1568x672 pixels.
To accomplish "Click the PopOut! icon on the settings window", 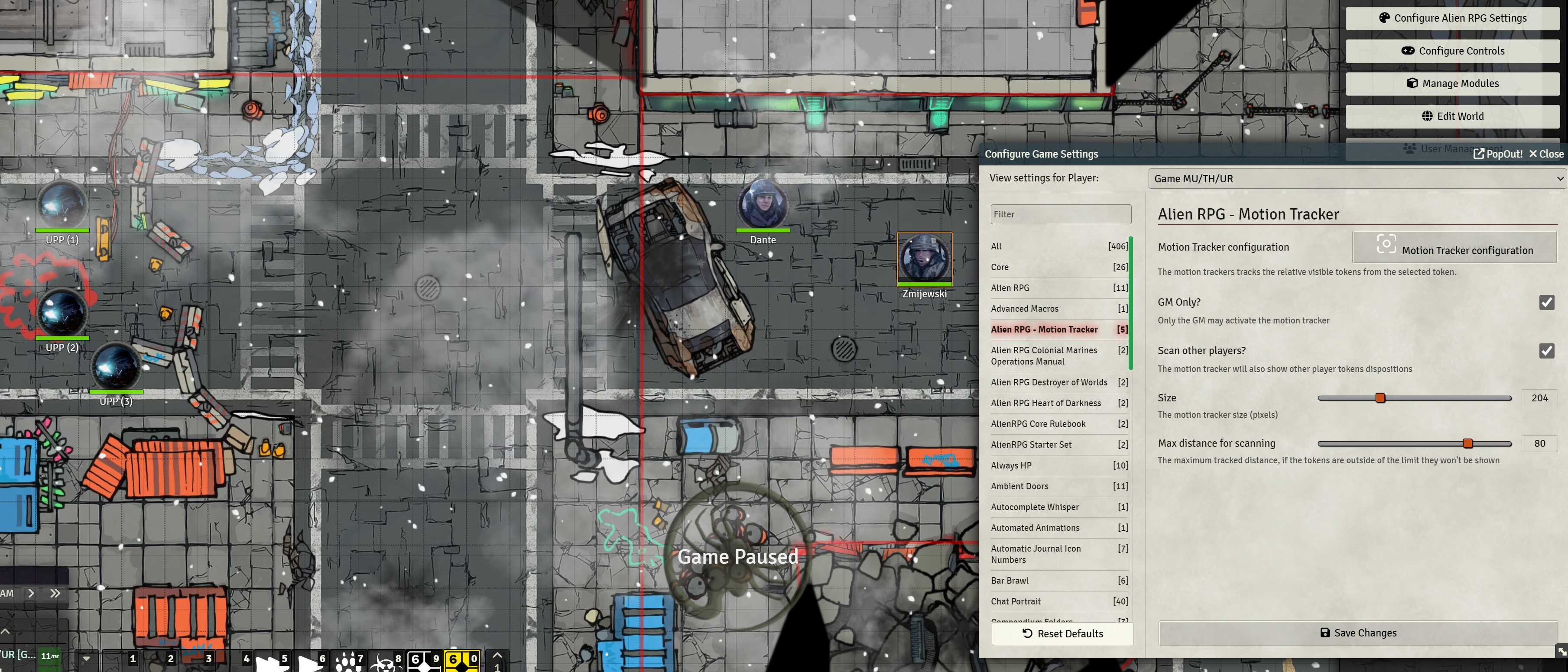I will point(1478,154).
